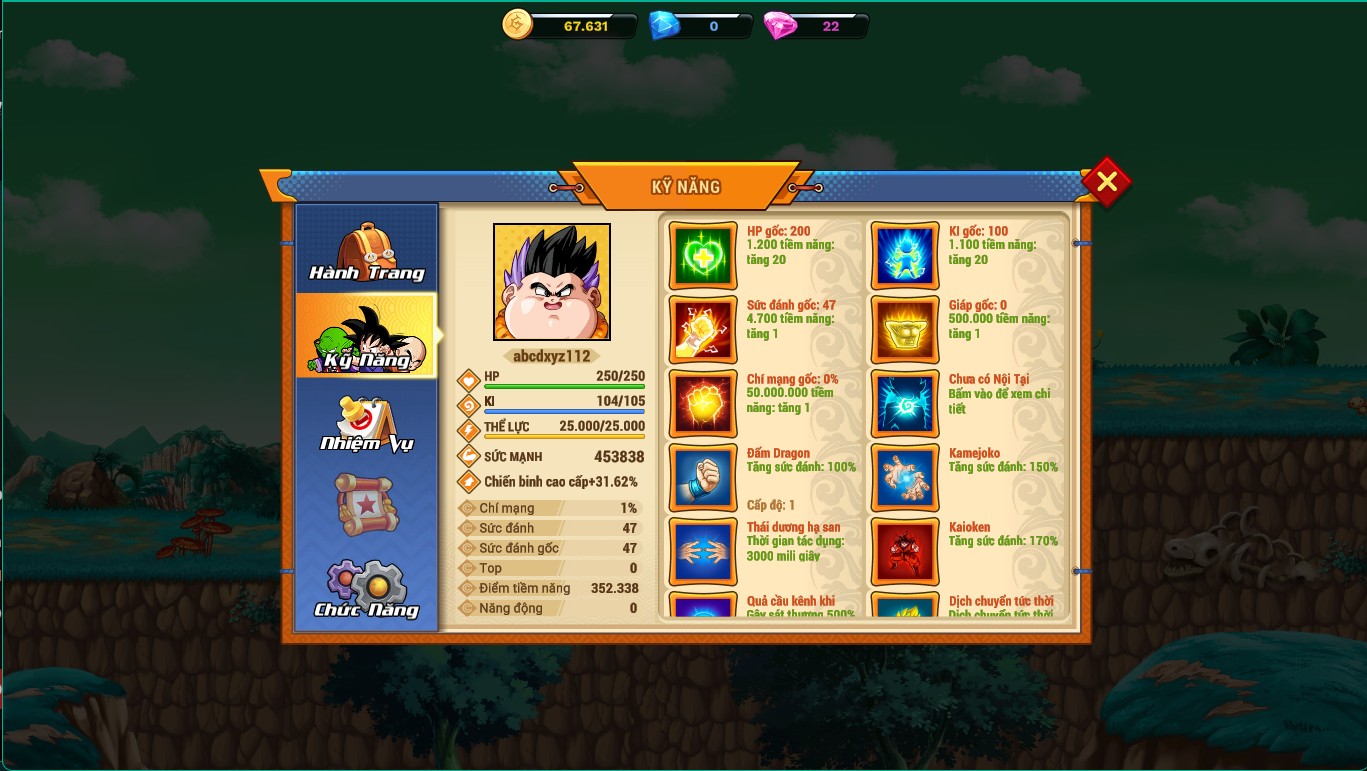Image resolution: width=1367 pixels, height=771 pixels.
Task: Switch to the Chức Năng tab
Action: pos(366,589)
